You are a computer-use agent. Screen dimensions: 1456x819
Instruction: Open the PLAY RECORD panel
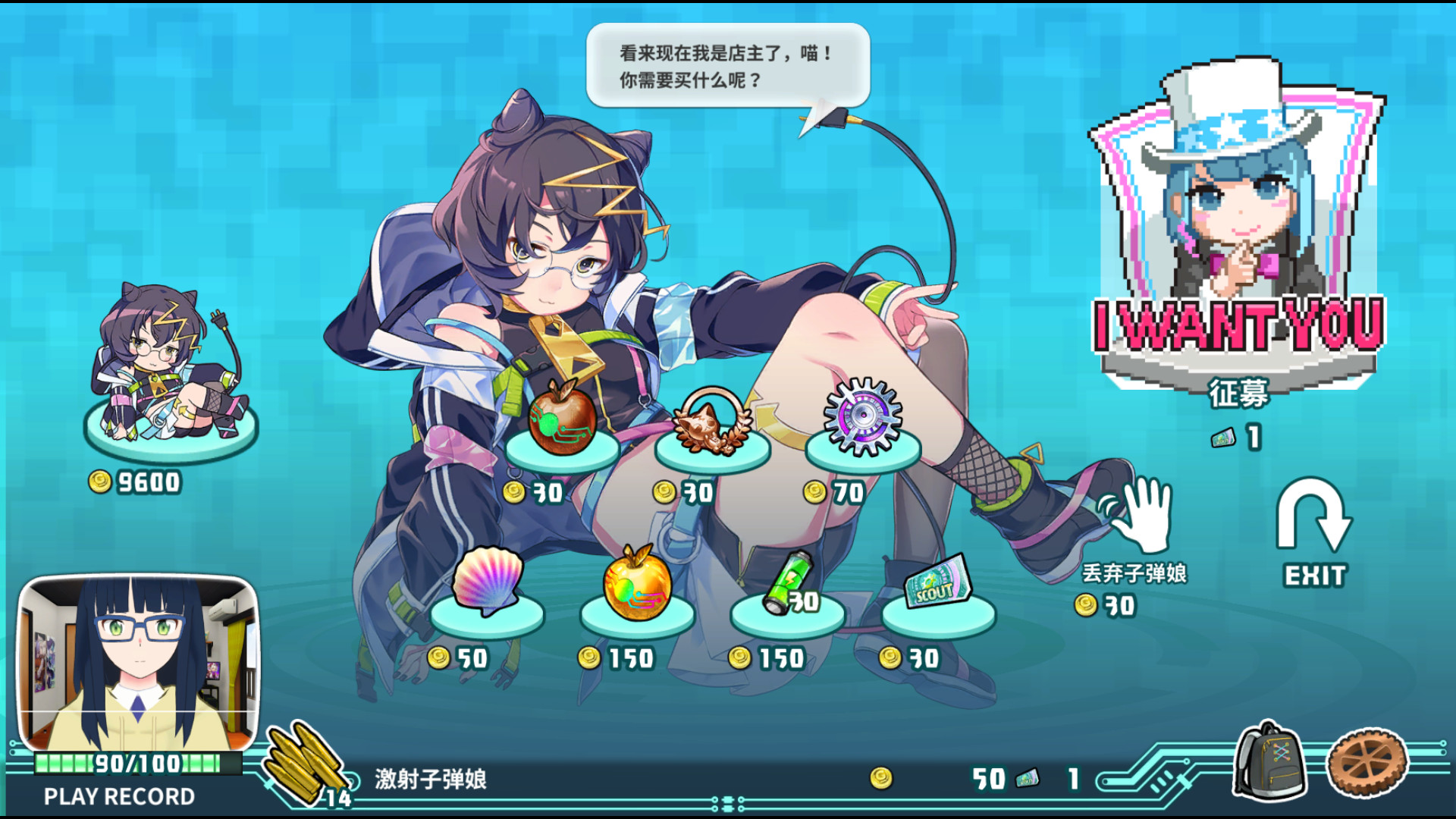(118, 796)
